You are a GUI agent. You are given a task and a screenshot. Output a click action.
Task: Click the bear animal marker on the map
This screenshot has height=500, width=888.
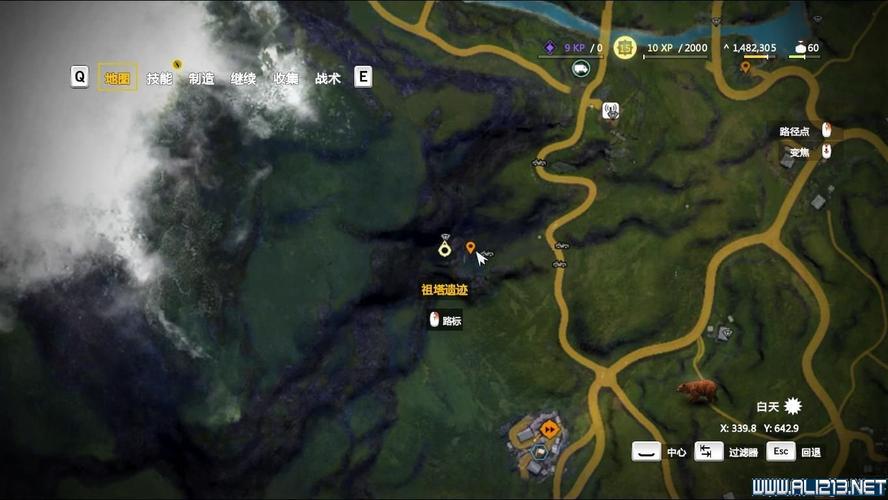tap(696, 390)
